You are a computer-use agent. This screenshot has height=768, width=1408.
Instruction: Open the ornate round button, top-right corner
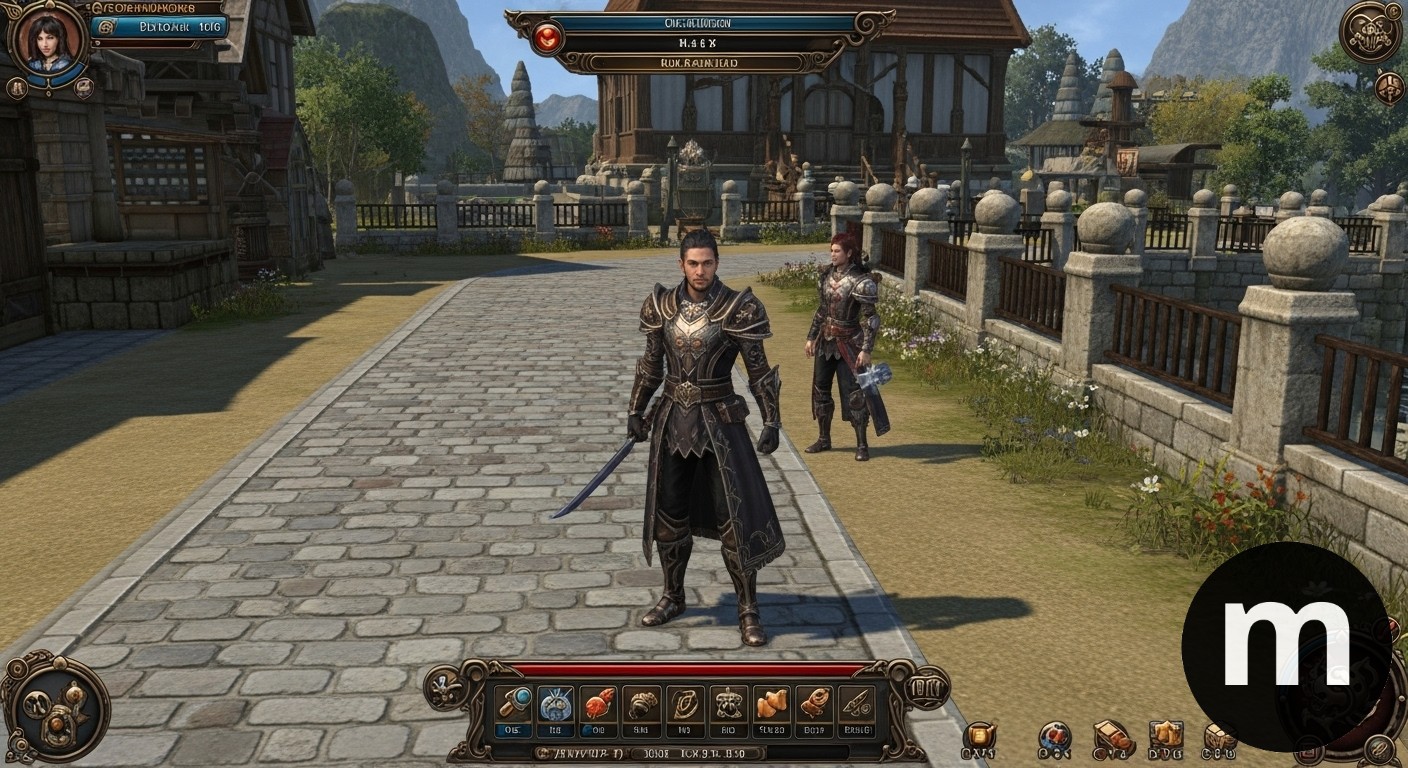pos(1370,32)
